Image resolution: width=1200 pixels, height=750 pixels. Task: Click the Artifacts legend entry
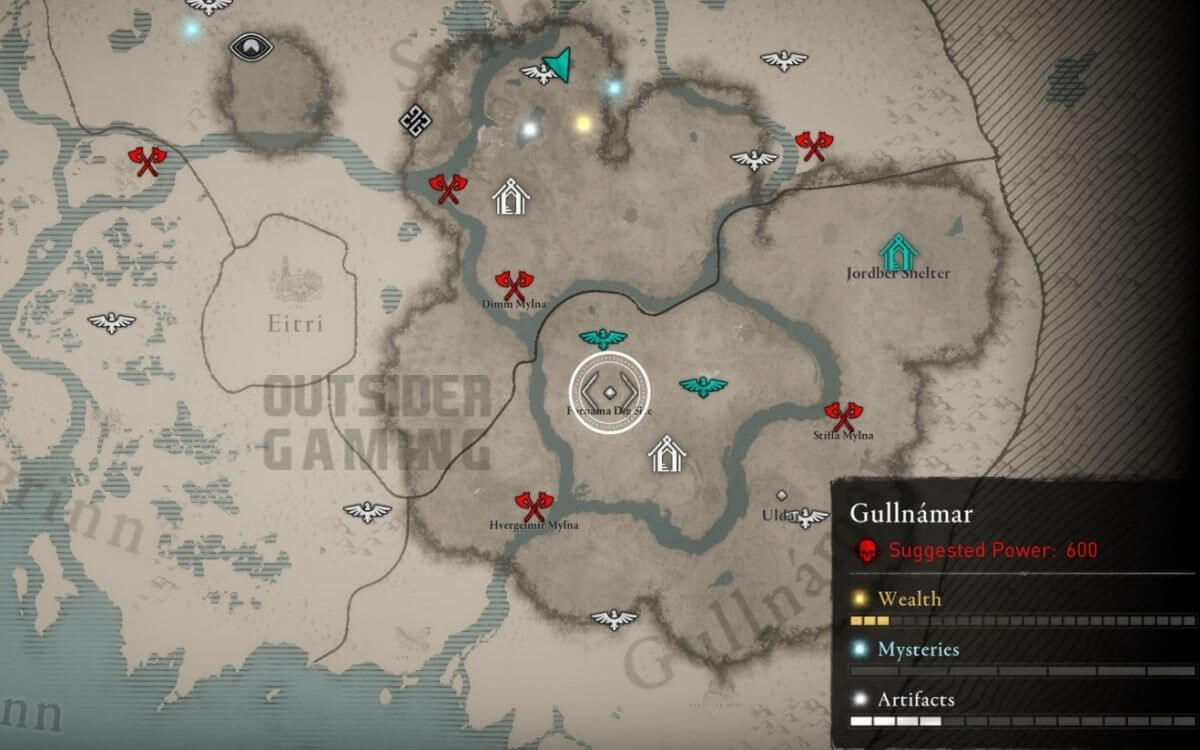(x=915, y=699)
